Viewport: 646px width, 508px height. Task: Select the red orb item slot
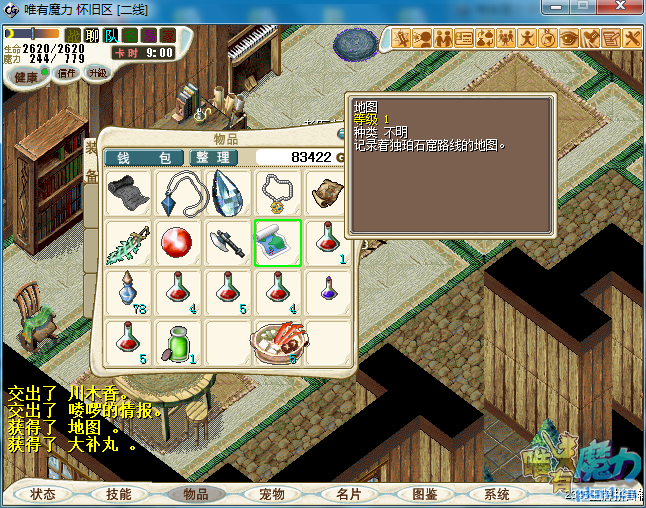178,243
